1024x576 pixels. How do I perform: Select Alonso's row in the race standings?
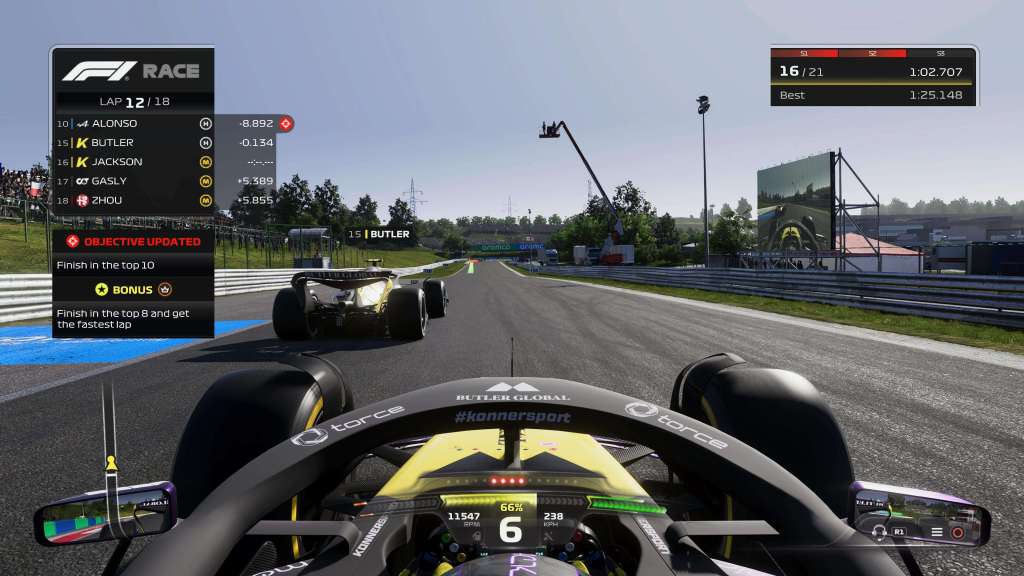click(150, 123)
